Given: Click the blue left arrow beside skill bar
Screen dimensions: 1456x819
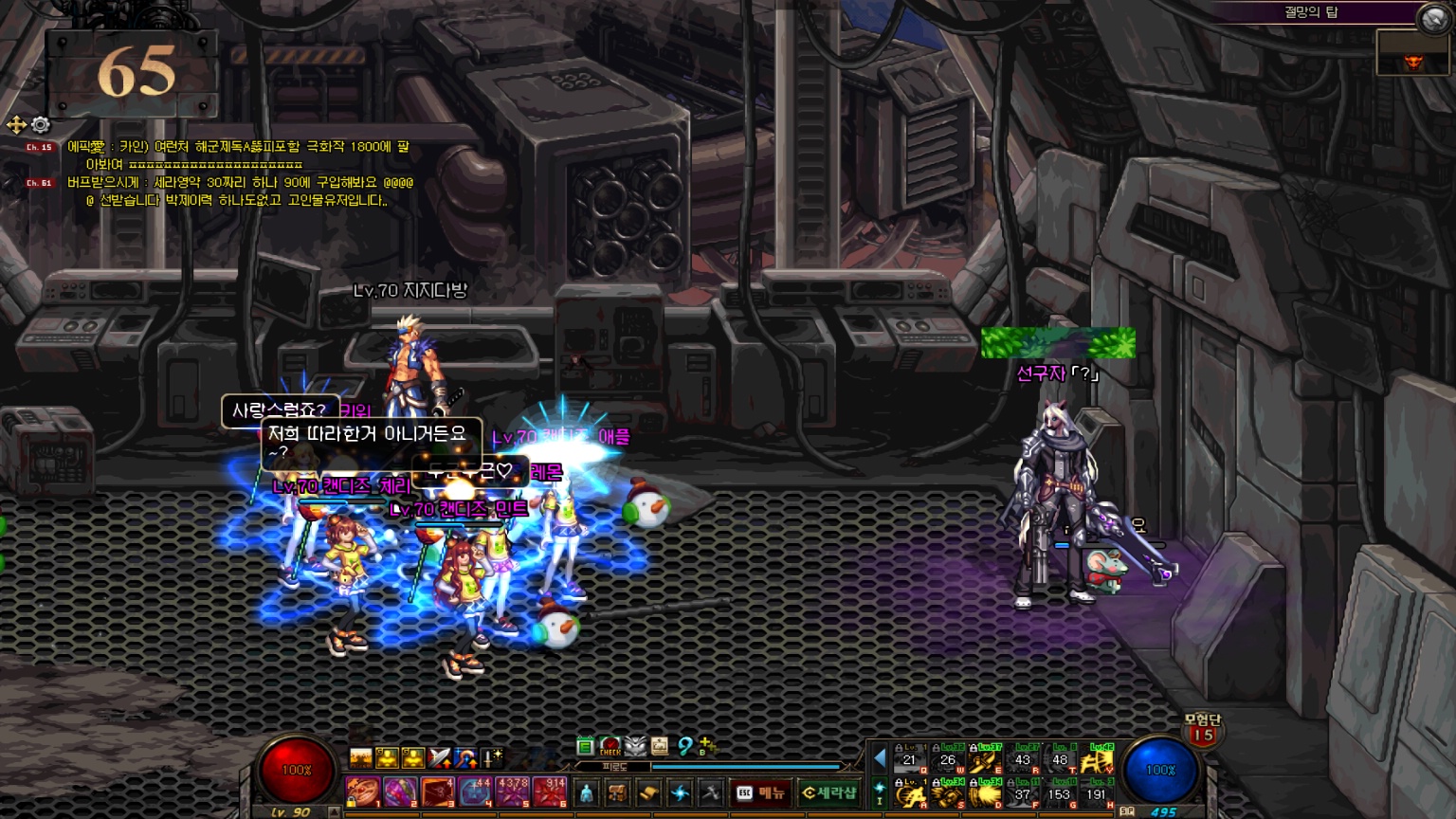Looking at the screenshot, I should tap(880, 758).
